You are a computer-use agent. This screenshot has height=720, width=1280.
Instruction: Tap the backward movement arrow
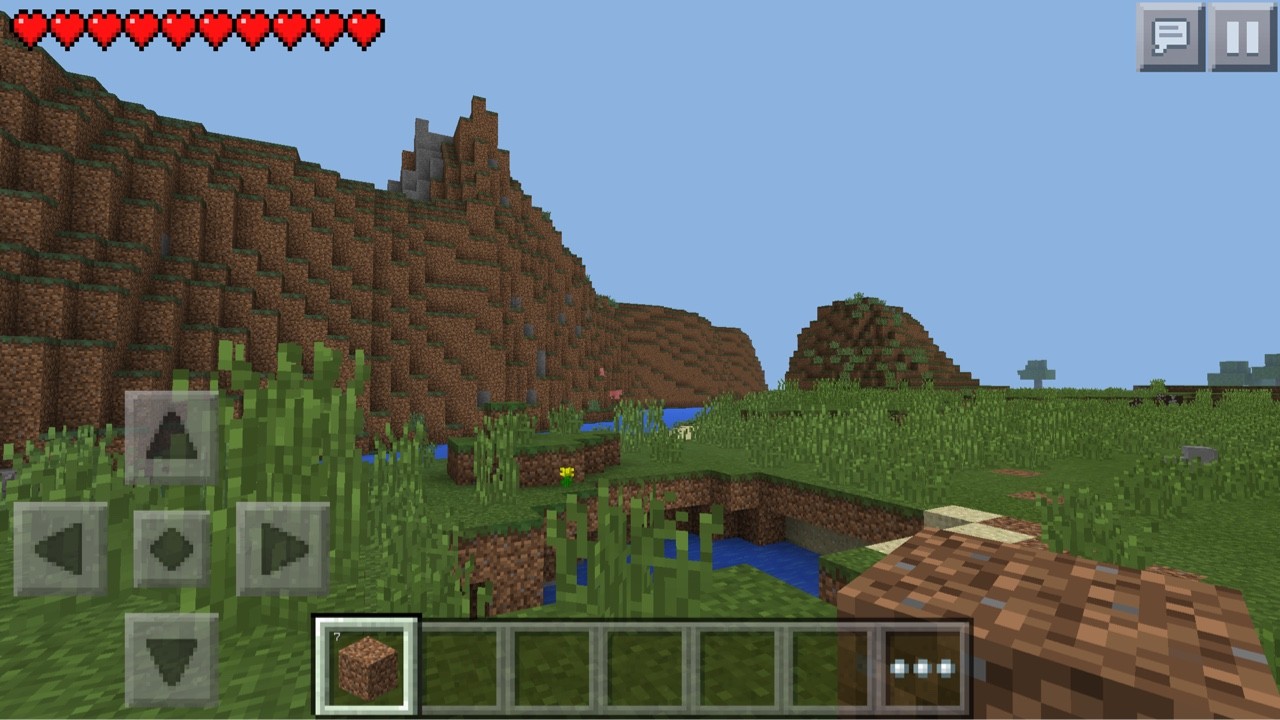[x=170, y=655]
